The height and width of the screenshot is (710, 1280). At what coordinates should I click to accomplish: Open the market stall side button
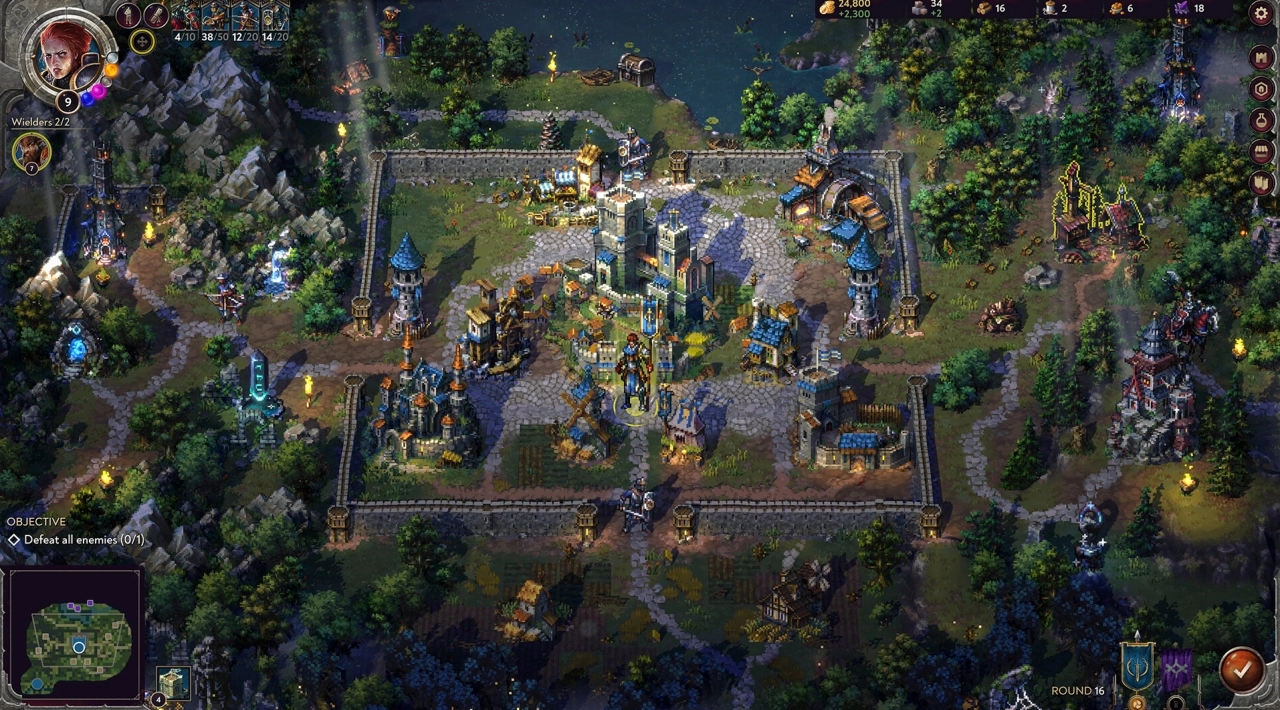(x=1262, y=152)
